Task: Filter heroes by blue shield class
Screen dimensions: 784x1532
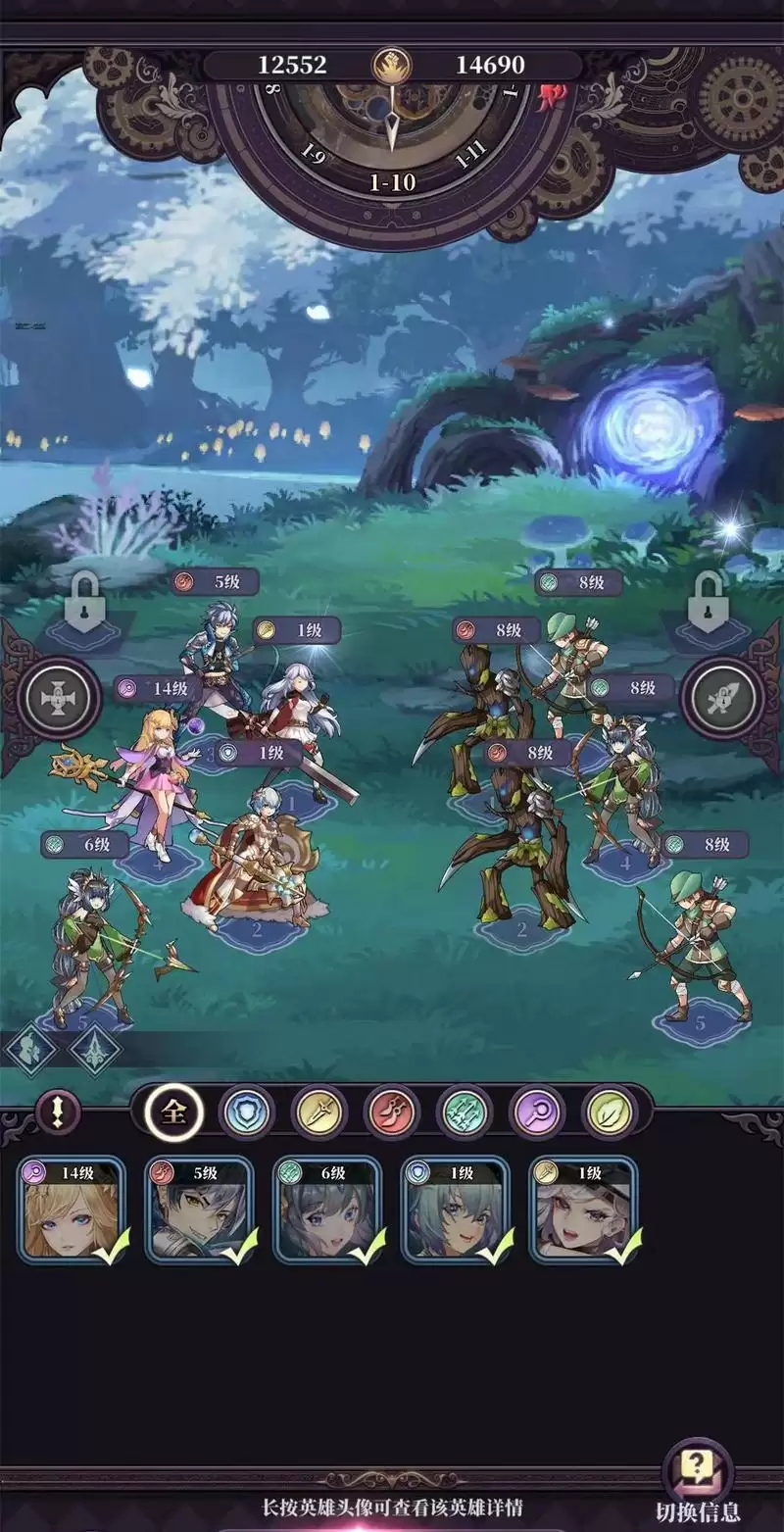Action: tap(247, 1112)
